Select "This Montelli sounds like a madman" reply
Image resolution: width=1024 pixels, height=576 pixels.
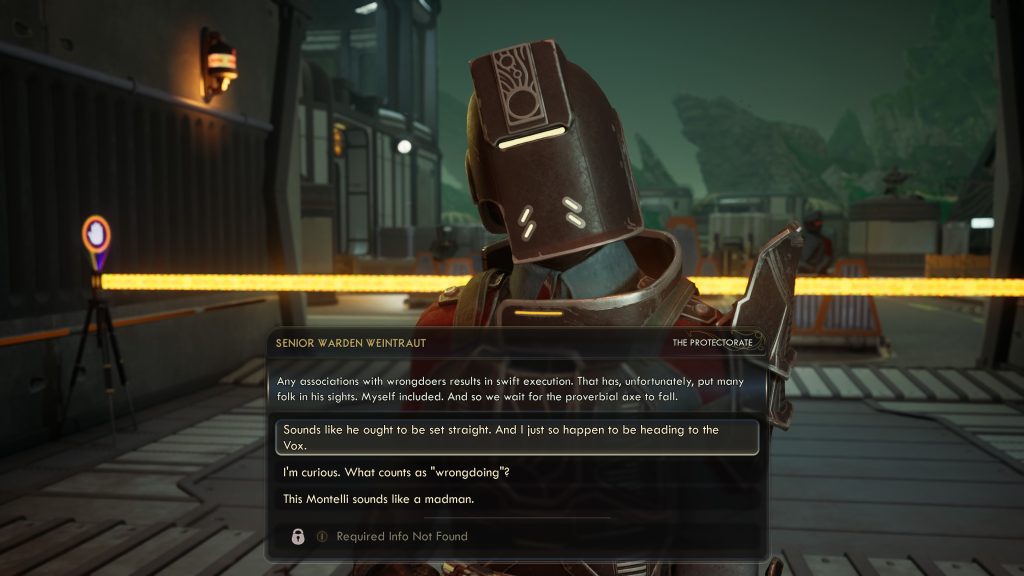(378, 499)
